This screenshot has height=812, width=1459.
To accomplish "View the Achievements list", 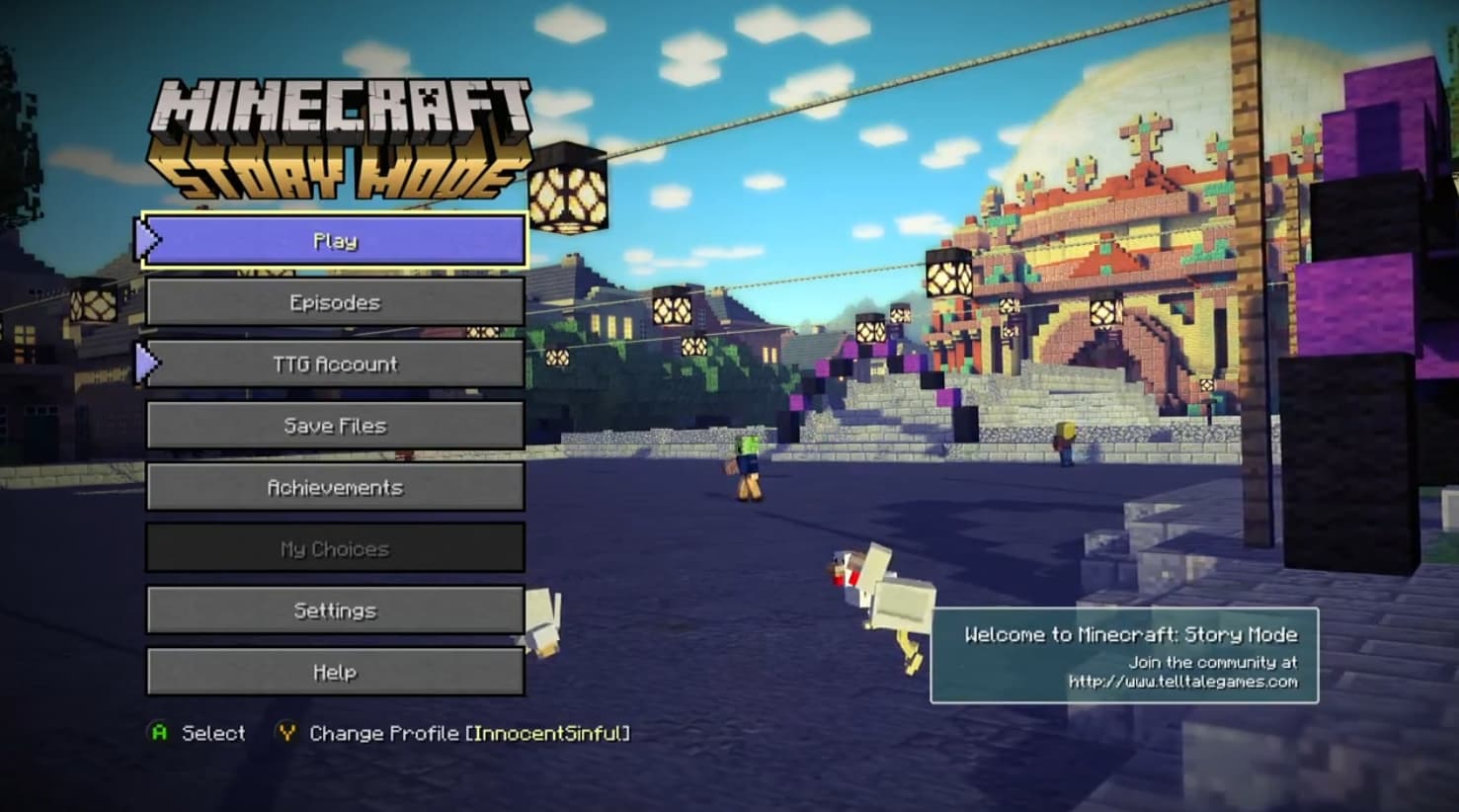I will click(335, 486).
